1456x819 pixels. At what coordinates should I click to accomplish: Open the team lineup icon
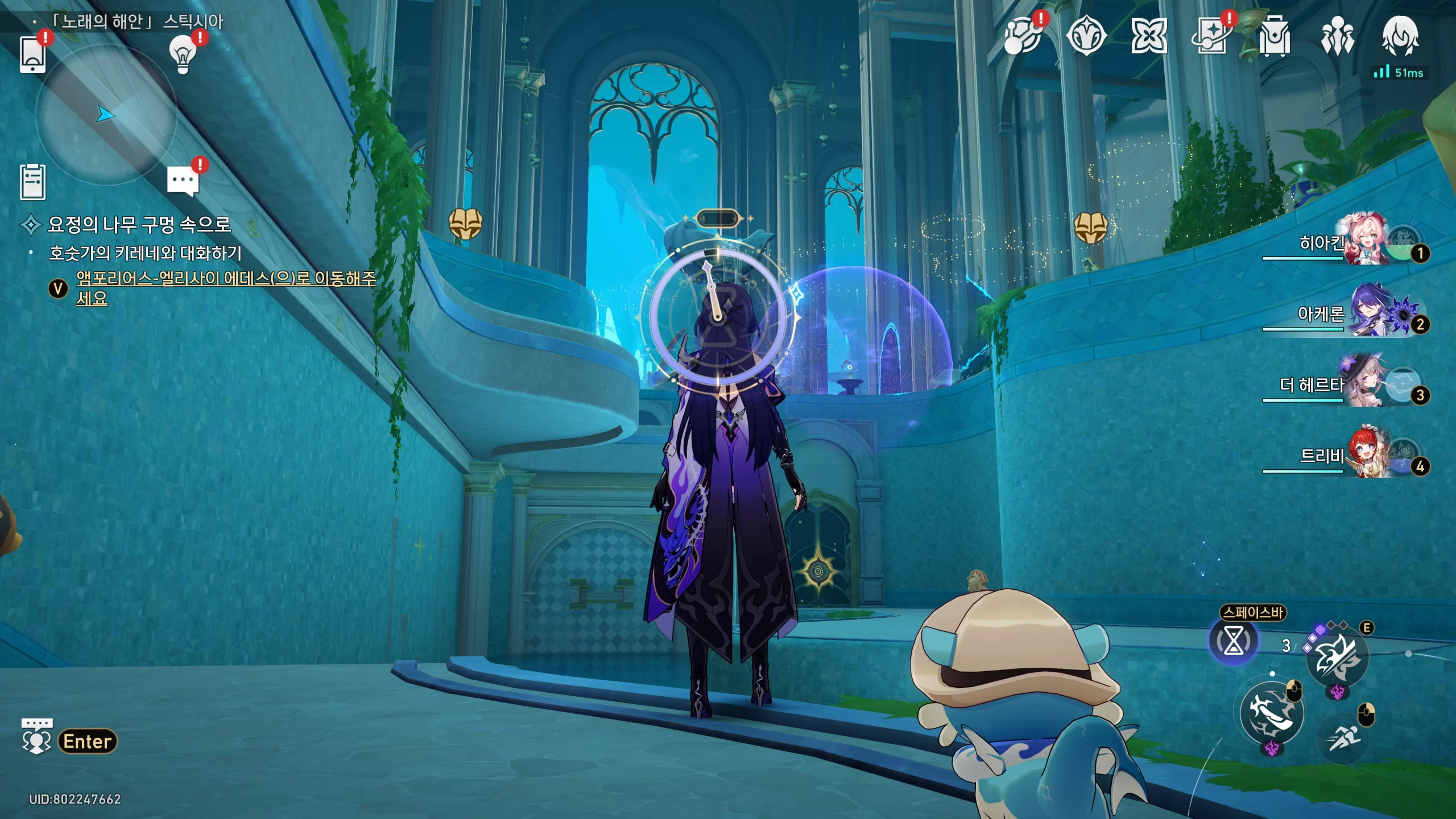click(x=1337, y=36)
